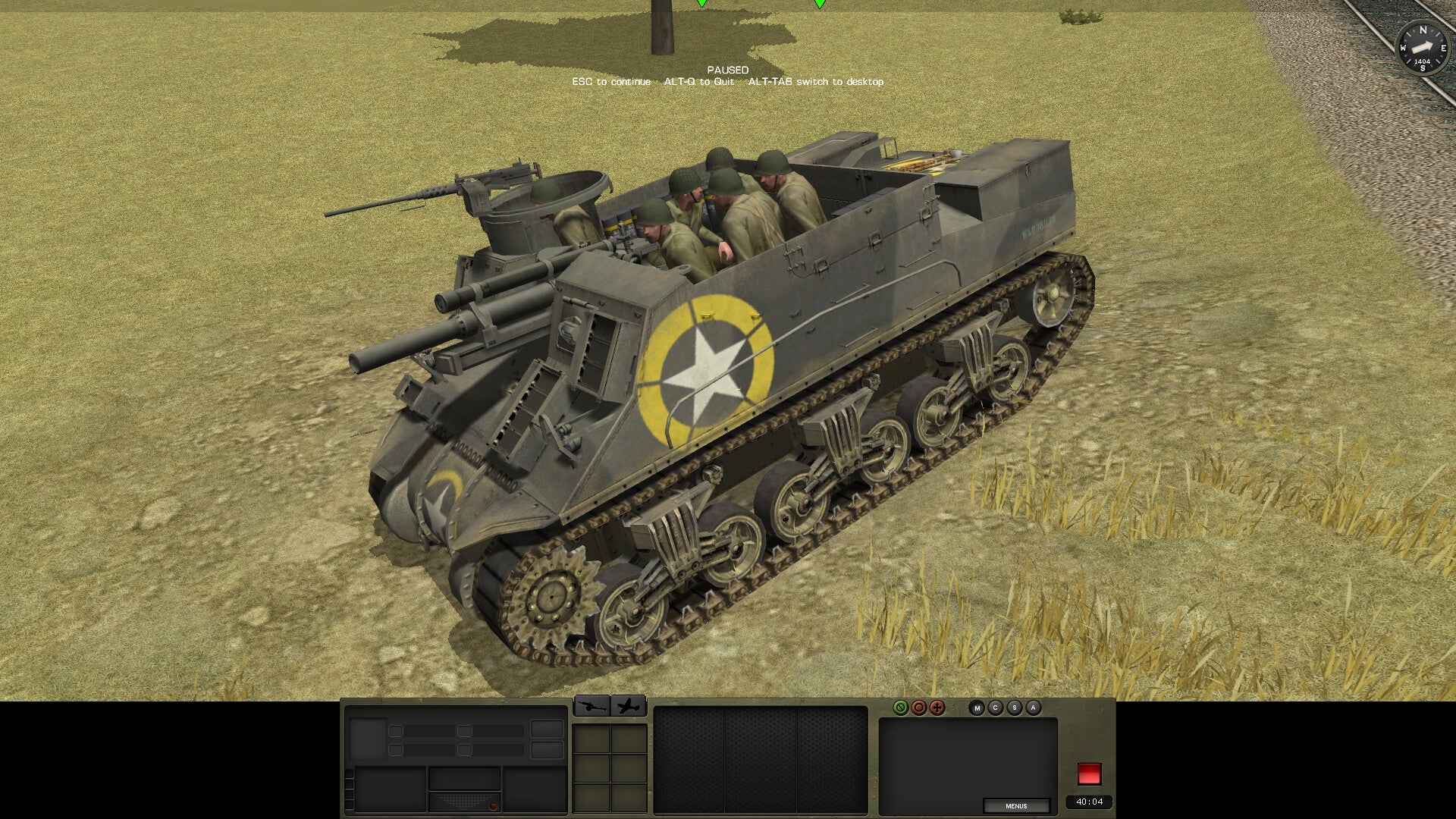Image resolution: width=1456 pixels, height=819 pixels.
Task: Toggle the C command group button
Action: point(995,708)
